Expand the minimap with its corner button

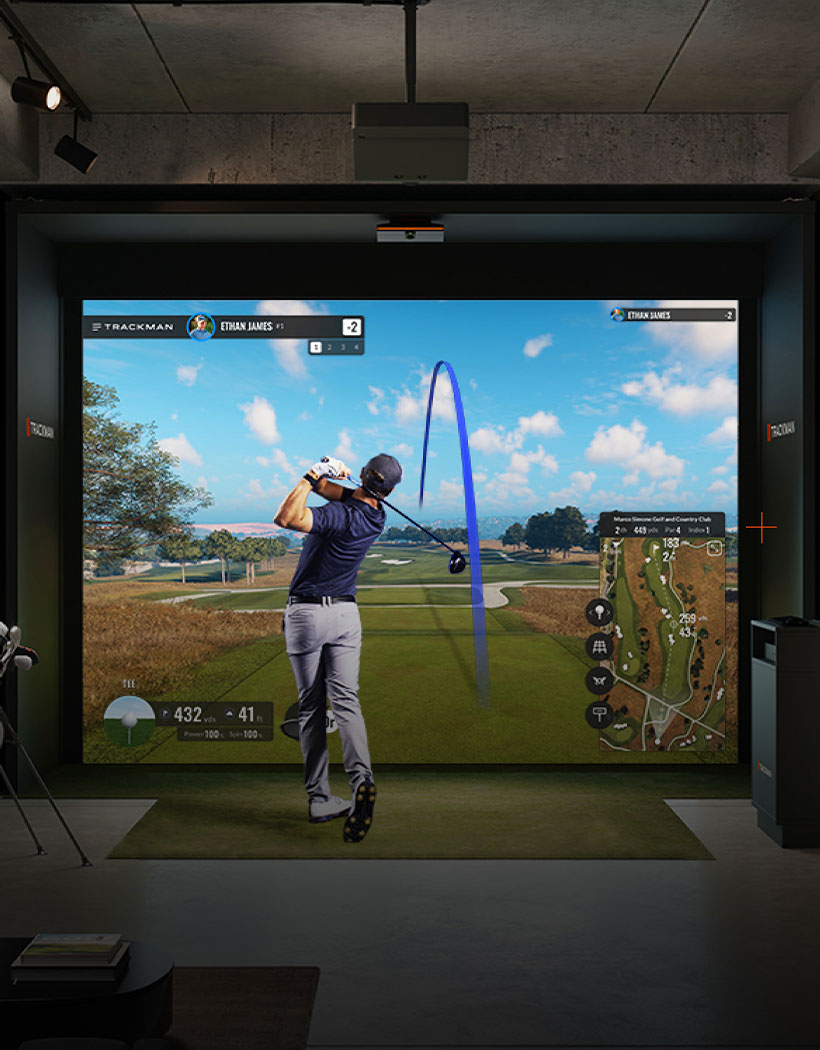[x=714, y=547]
